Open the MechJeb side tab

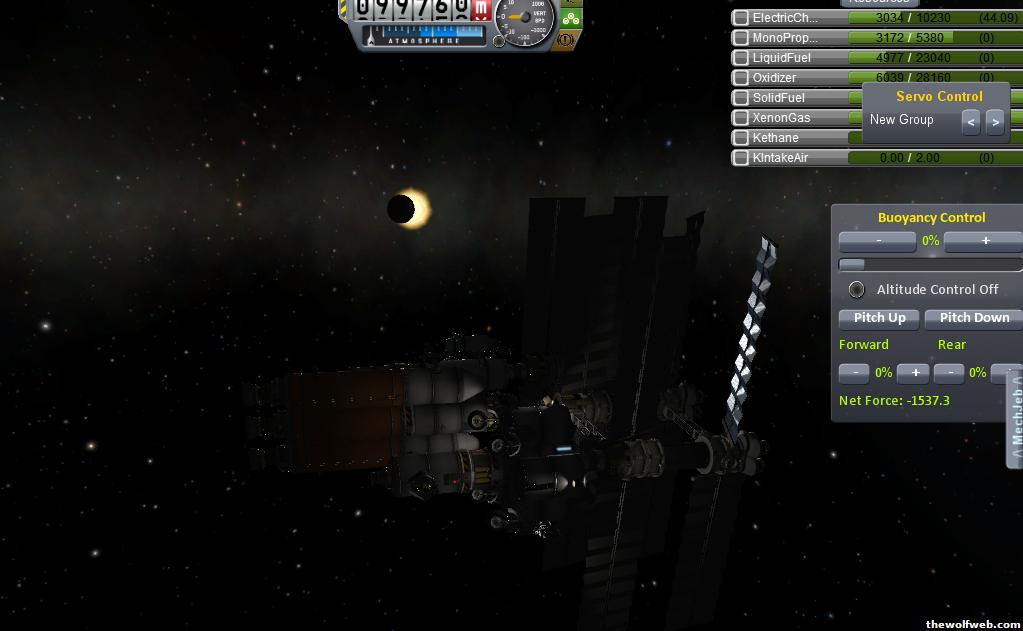point(1015,420)
